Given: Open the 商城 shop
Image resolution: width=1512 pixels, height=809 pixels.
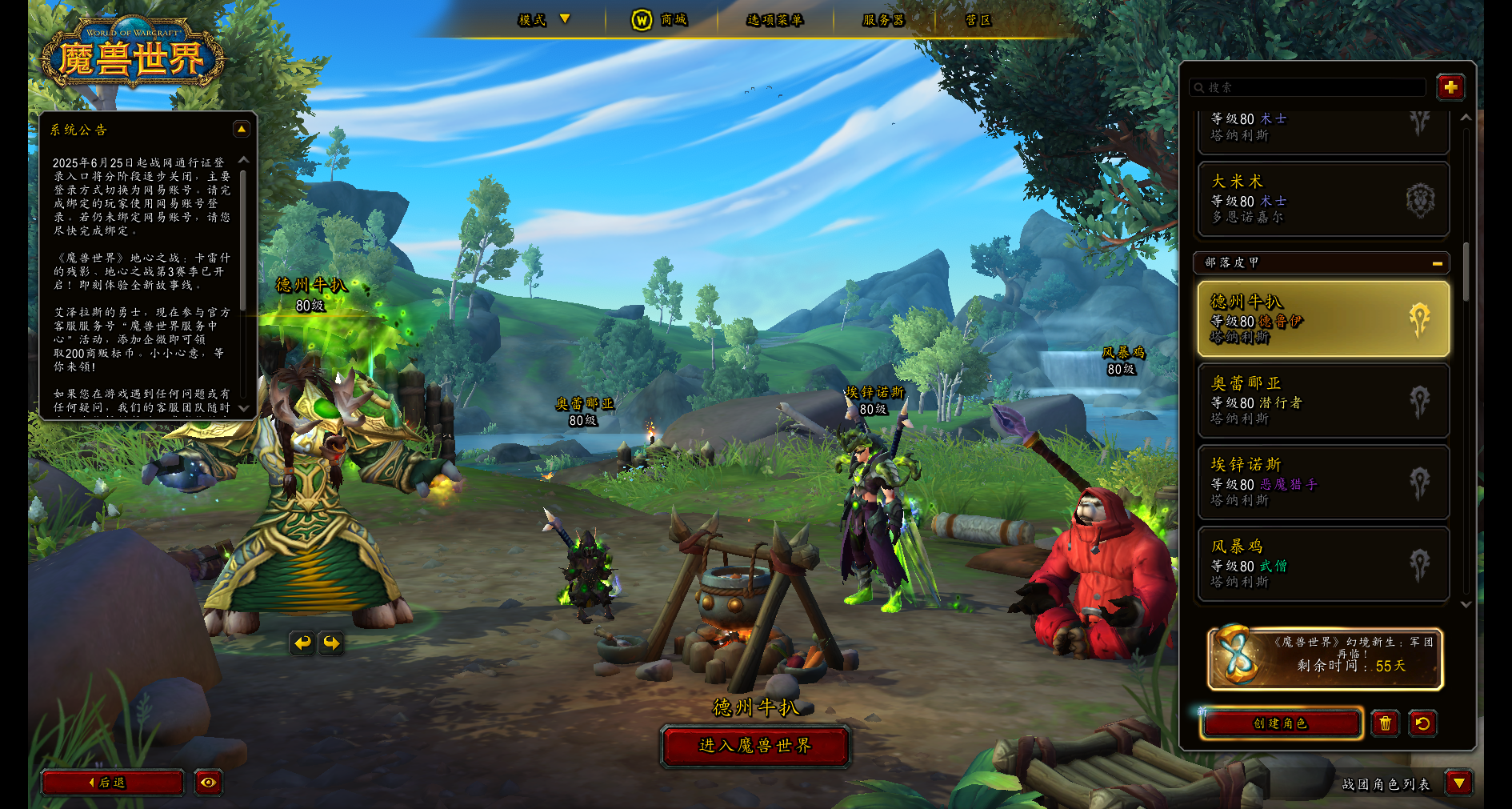Looking at the screenshot, I should (661, 19).
